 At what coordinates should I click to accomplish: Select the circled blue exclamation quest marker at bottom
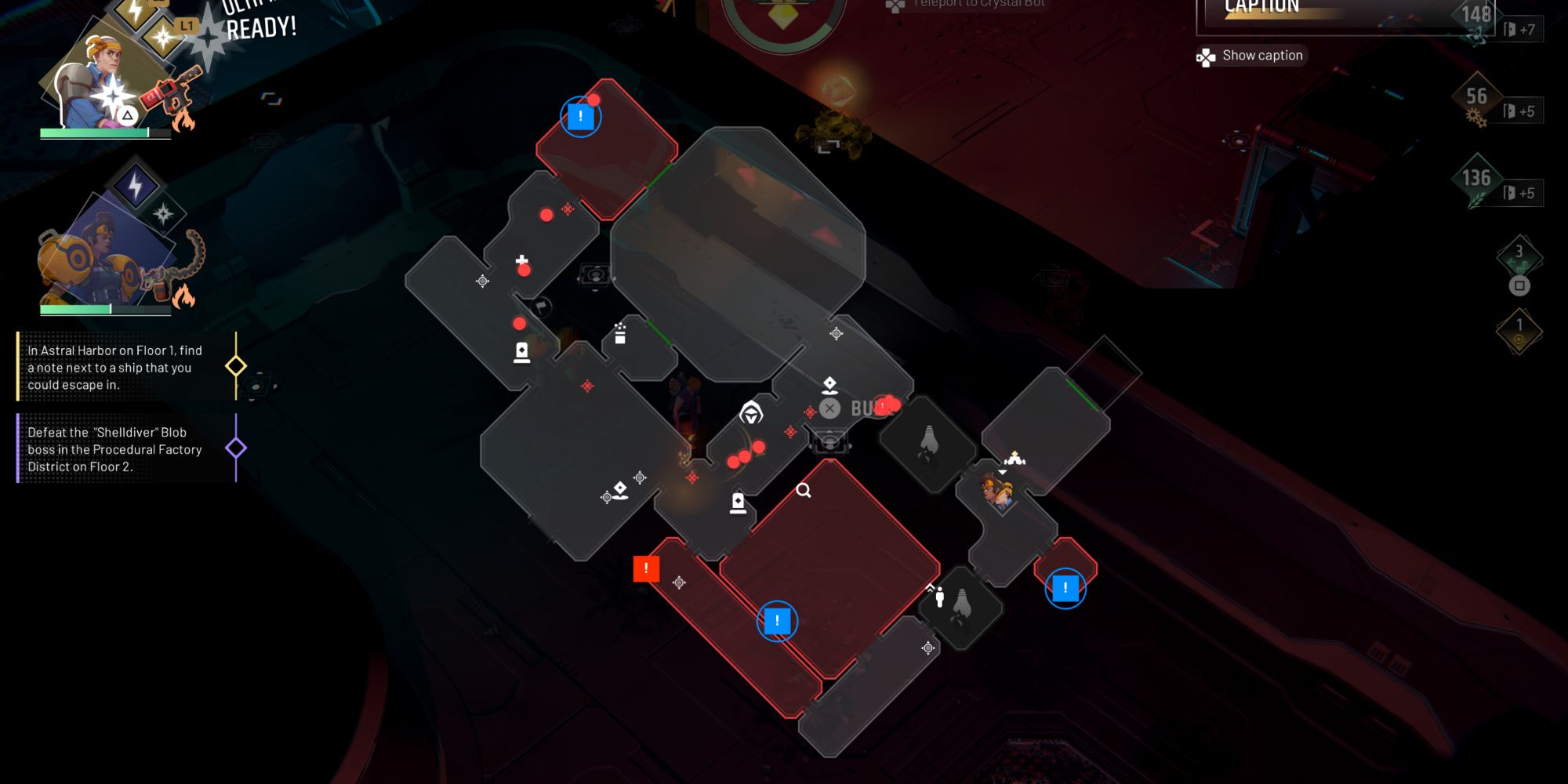pyautogui.click(x=776, y=619)
